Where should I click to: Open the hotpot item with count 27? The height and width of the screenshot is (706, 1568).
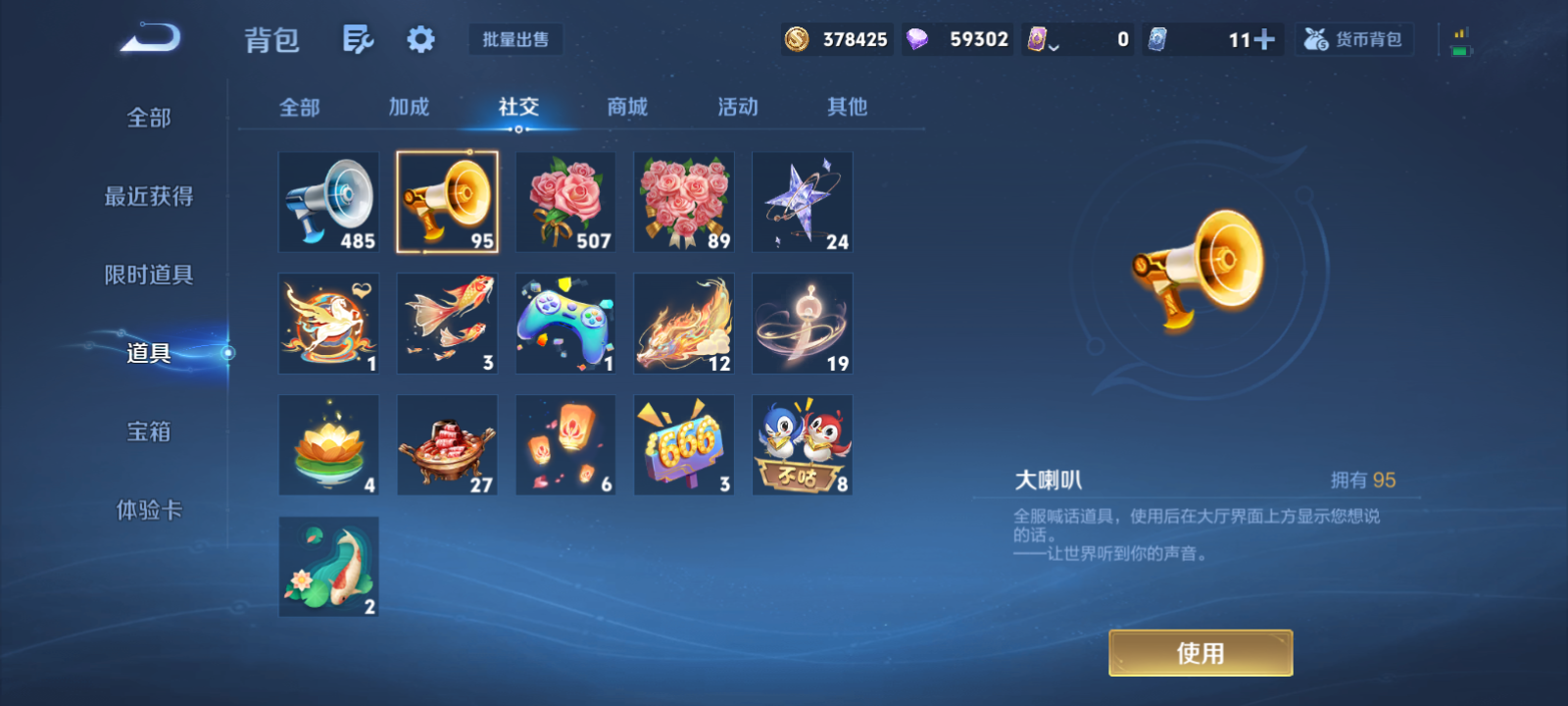tap(447, 444)
